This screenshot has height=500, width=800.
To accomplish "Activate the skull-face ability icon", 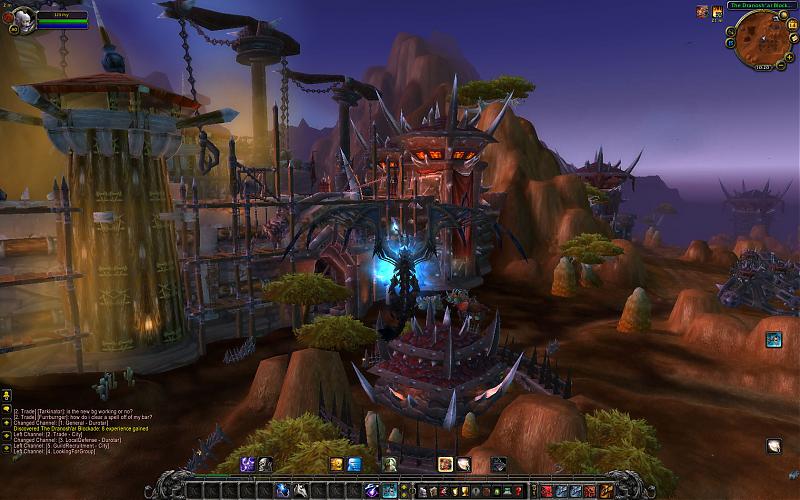I will (265, 464).
